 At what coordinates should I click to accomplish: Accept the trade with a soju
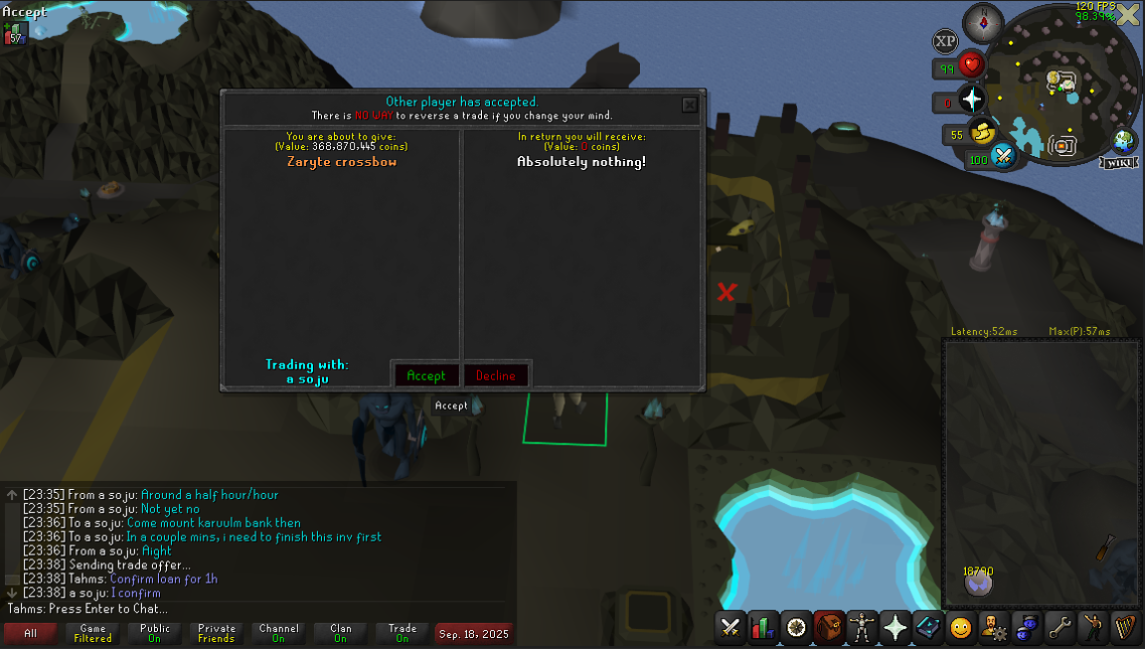(426, 375)
